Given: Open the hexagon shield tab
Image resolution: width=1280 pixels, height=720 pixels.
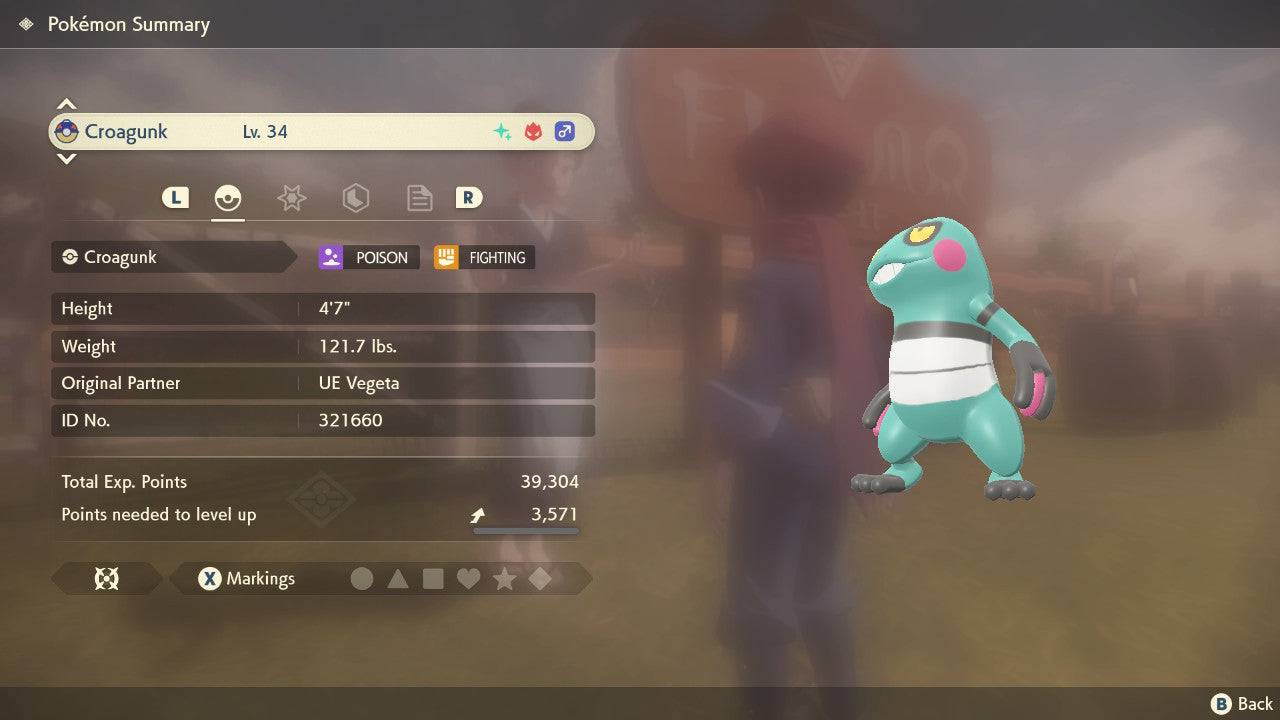Looking at the screenshot, I should click(x=355, y=198).
